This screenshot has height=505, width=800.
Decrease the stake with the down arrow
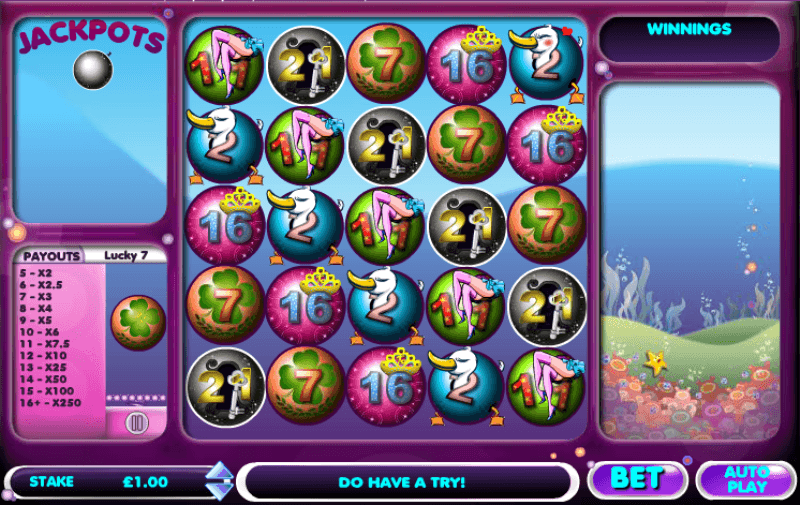click(218, 489)
